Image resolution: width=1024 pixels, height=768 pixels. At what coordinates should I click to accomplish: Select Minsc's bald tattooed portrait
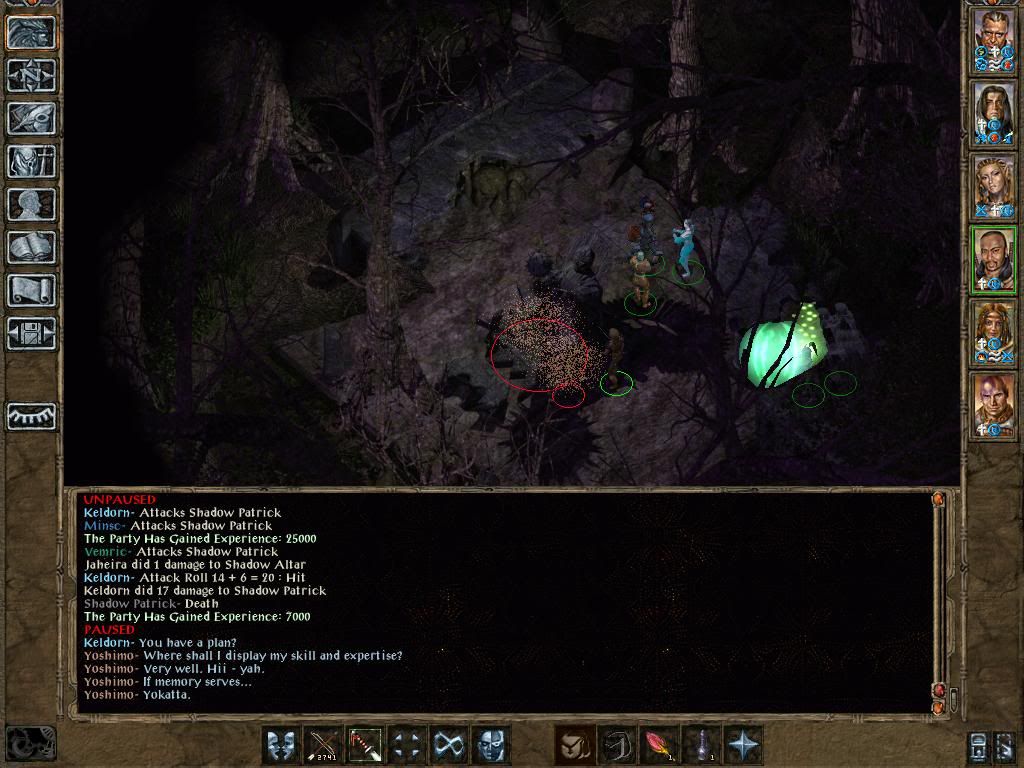[994, 405]
